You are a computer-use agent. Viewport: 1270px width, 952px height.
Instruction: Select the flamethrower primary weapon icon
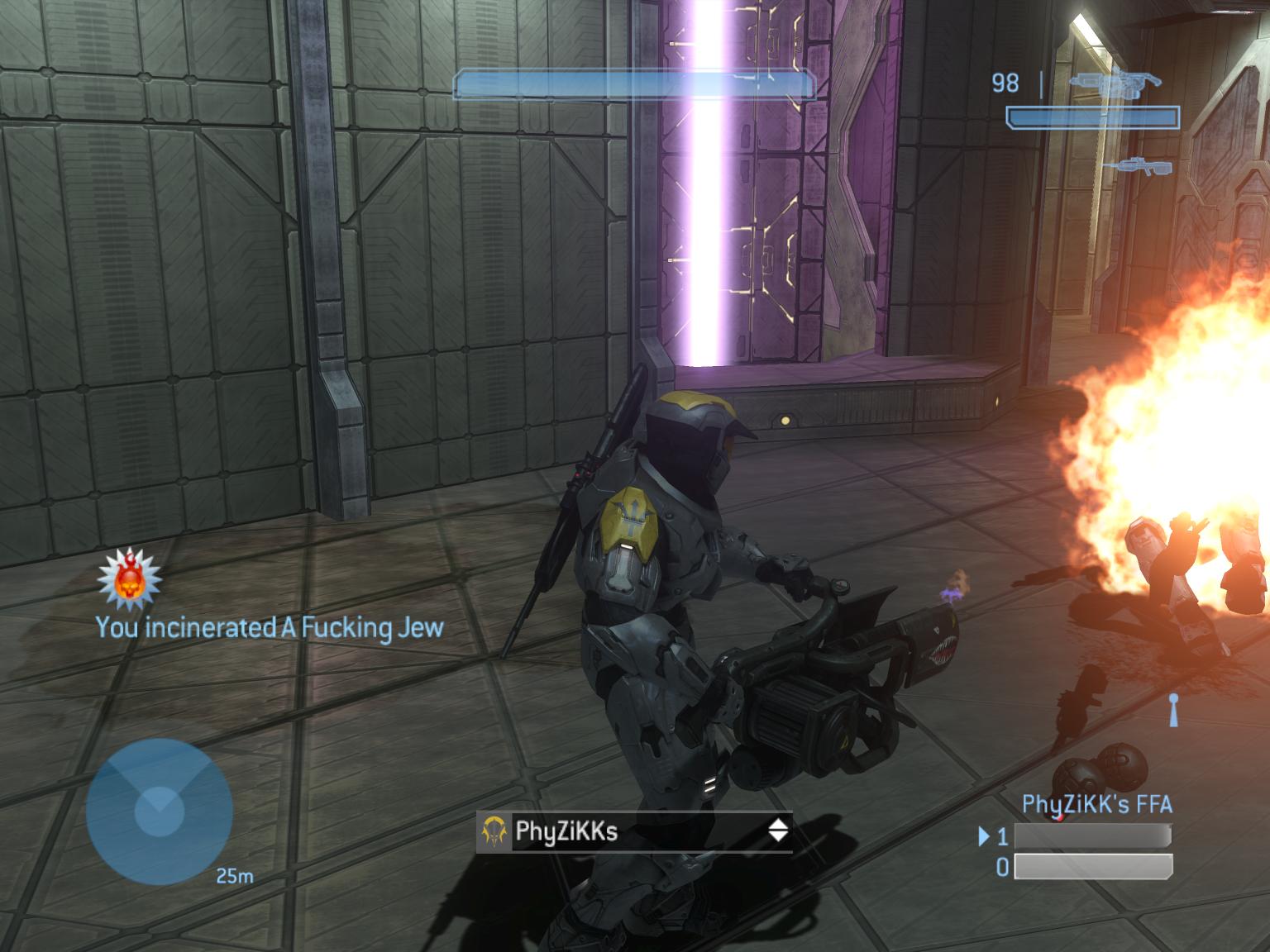[1115, 83]
